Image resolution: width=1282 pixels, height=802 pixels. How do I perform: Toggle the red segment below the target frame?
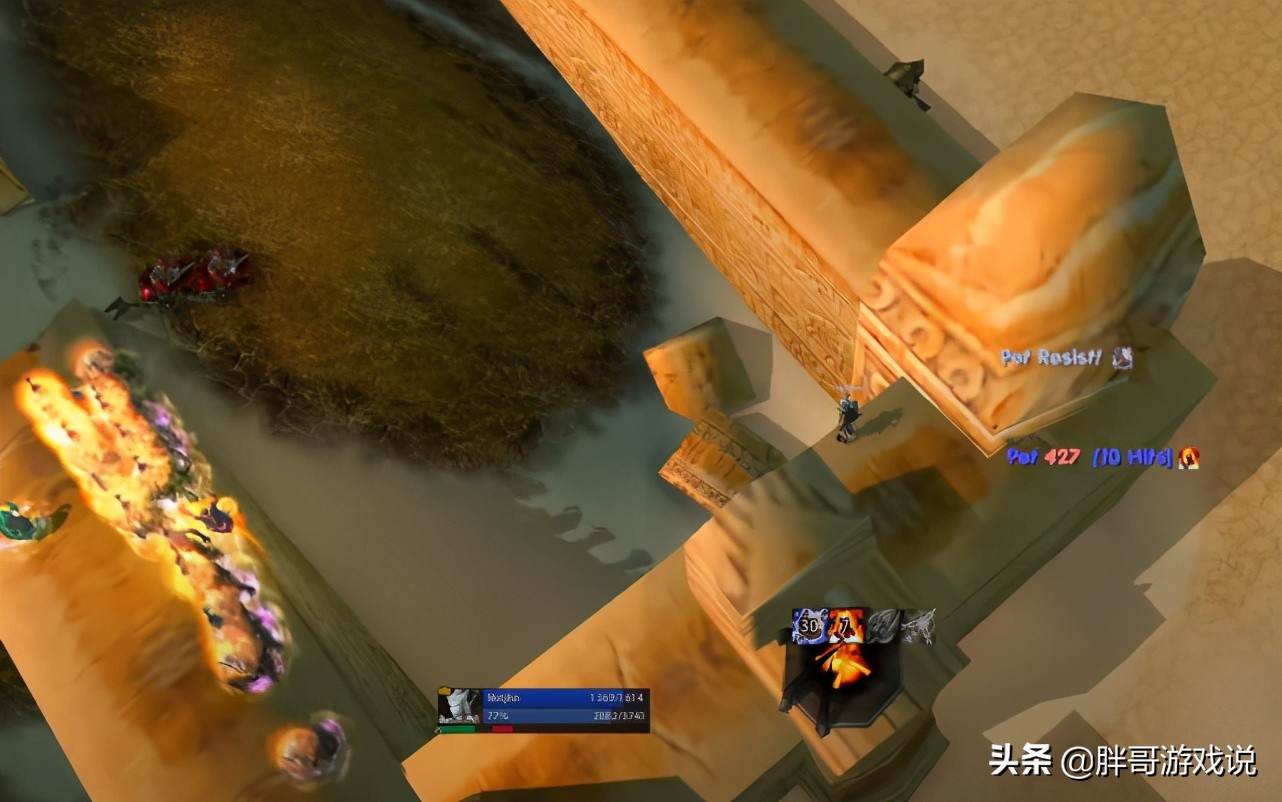pos(503,728)
